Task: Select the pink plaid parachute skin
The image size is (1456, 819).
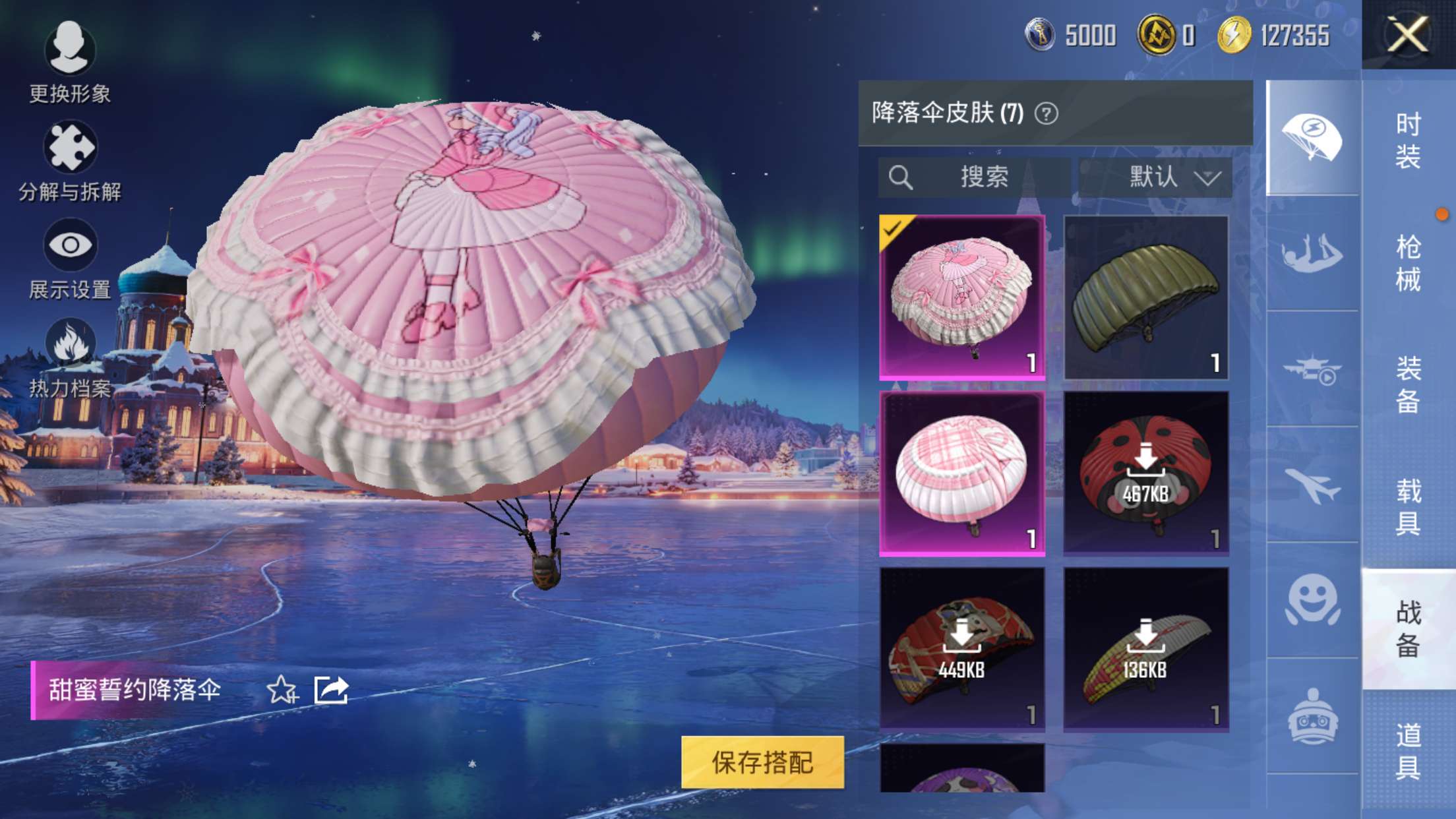Action: [x=962, y=473]
